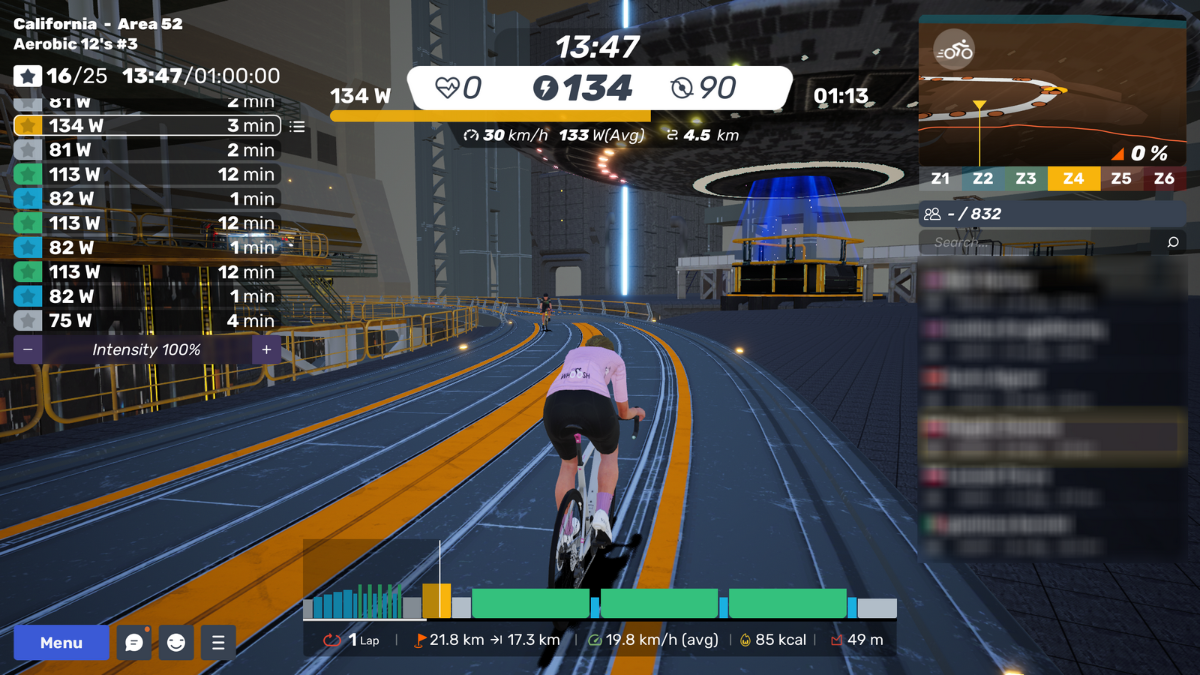Open the smiley face emote button
The height and width of the screenshot is (675, 1200).
pos(176,643)
